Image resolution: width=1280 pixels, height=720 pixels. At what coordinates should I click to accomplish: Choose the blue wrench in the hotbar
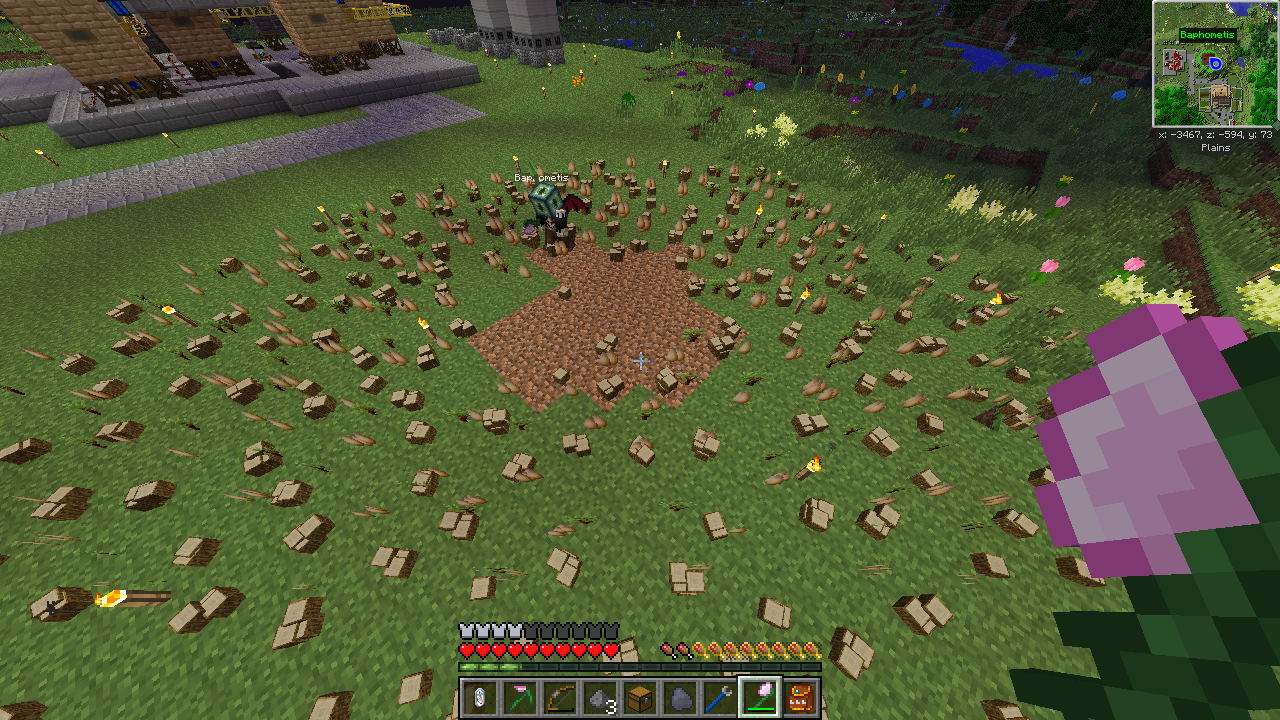[x=720, y=698]
